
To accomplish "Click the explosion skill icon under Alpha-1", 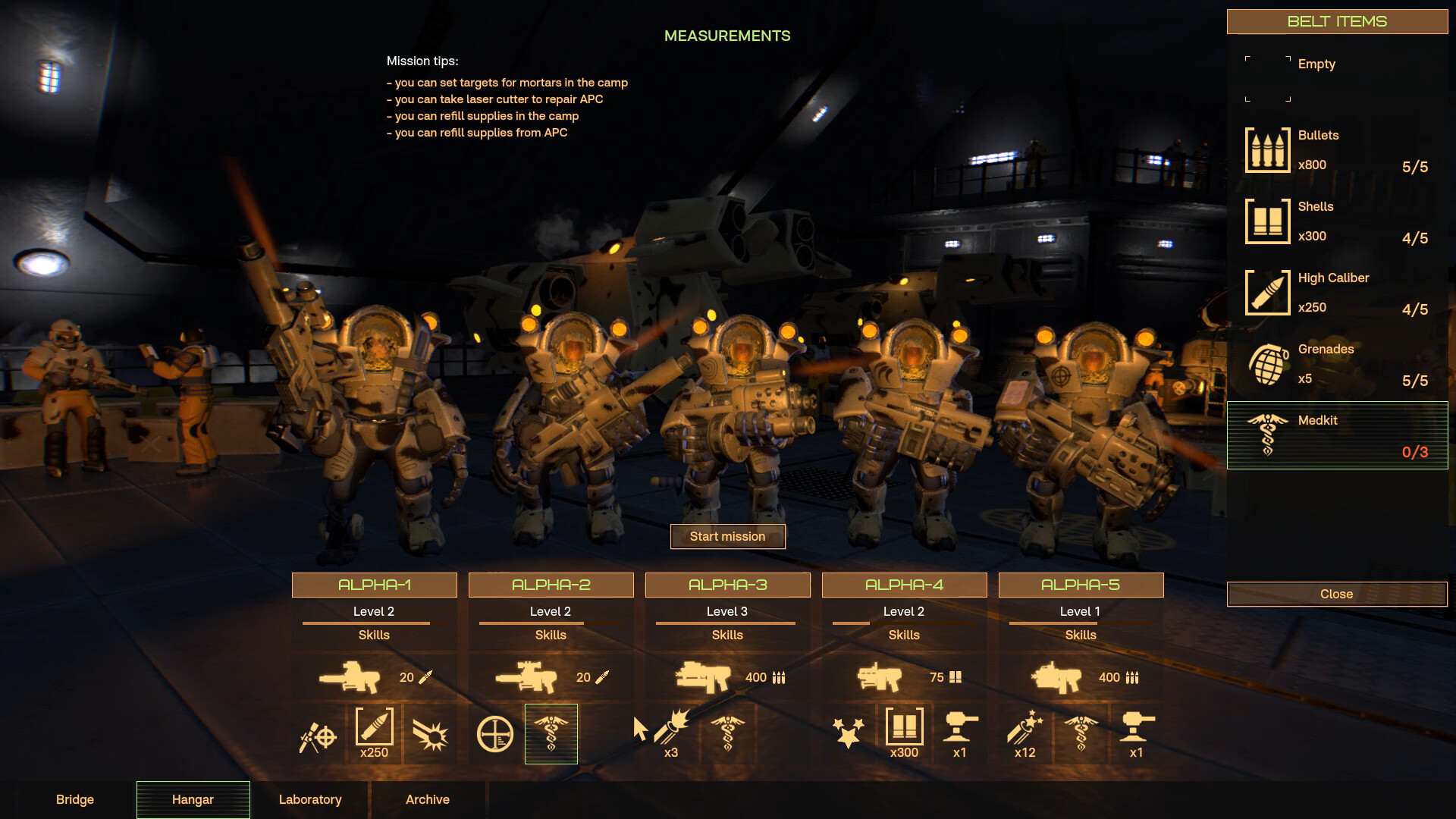I will tap(429, 733).
